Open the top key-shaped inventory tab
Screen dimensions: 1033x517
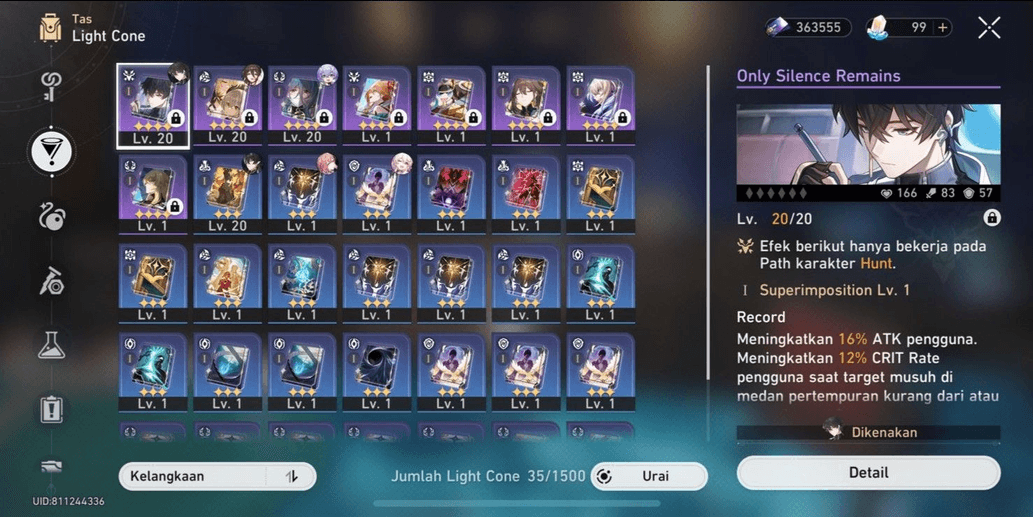[x=51, y=87]
